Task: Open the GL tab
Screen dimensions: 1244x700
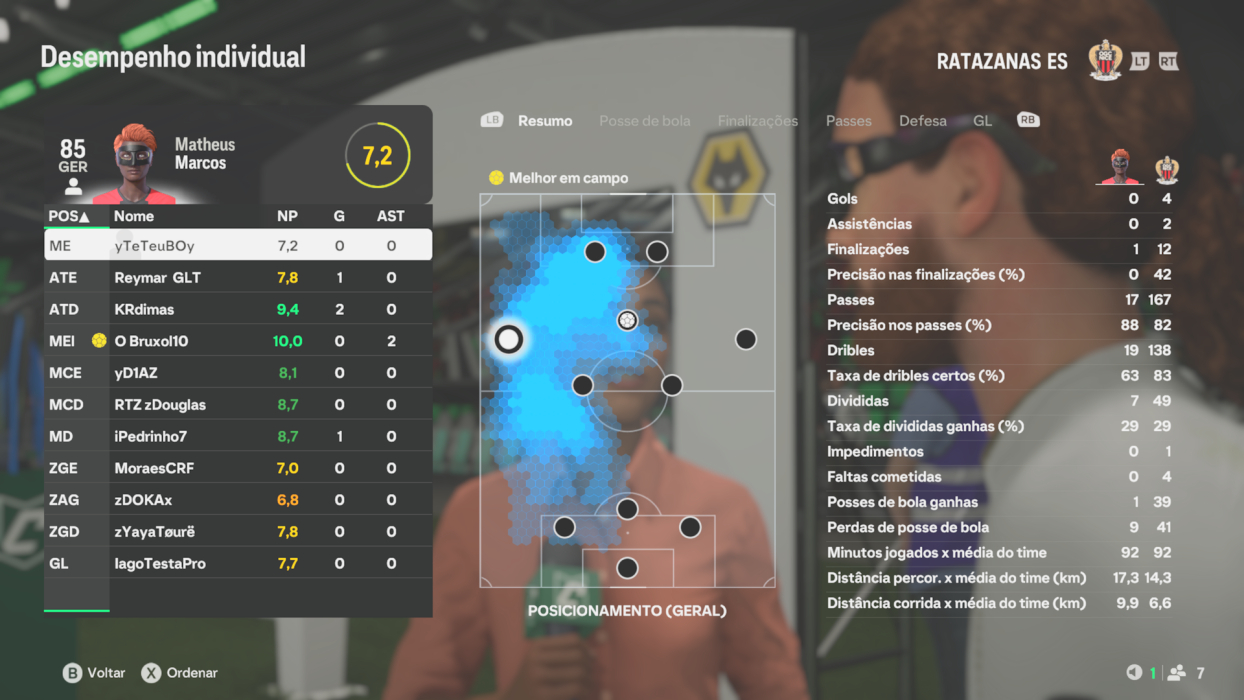Action: 982,121
